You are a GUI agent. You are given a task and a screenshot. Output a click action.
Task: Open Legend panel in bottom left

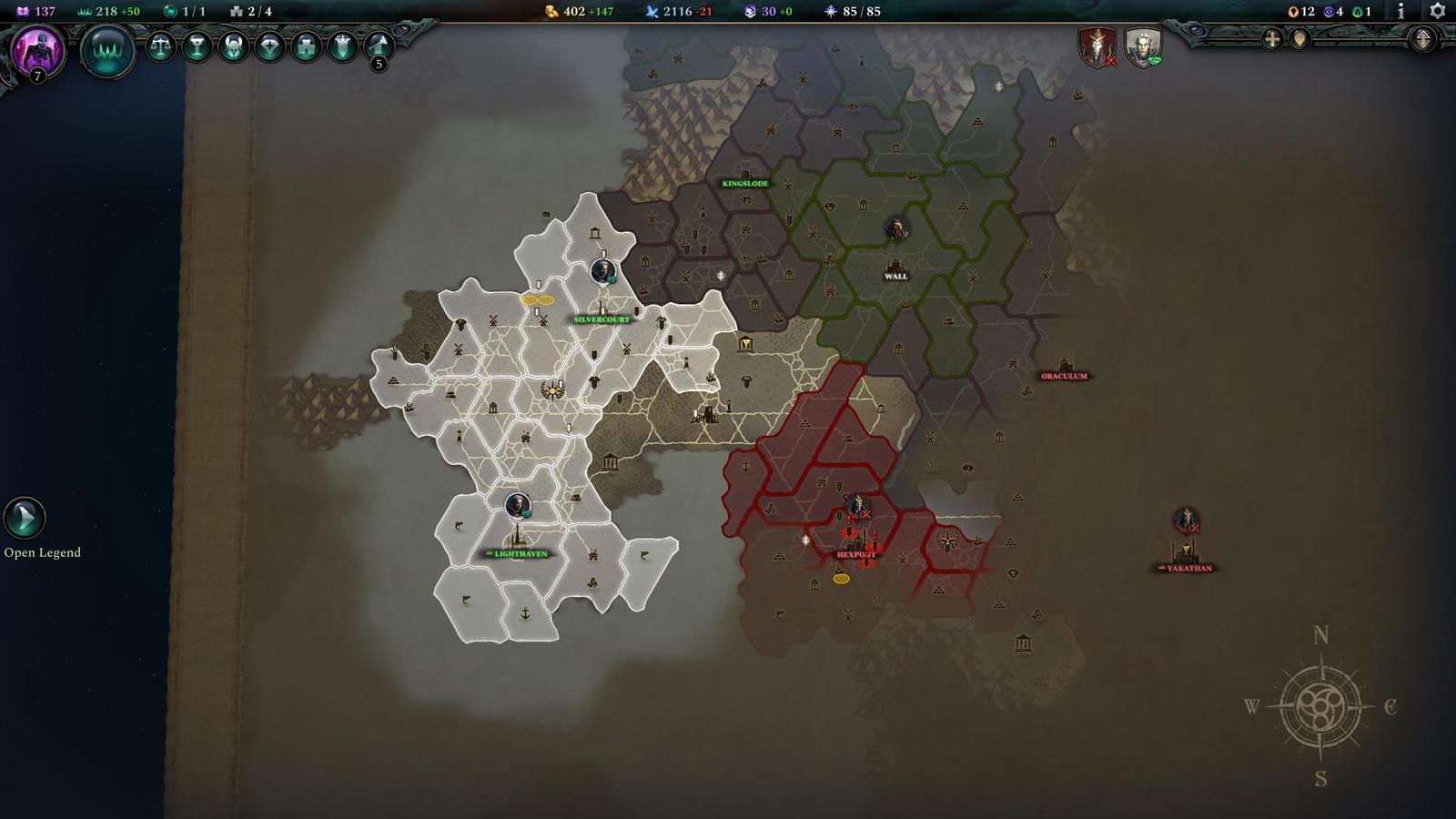click(25, 517)
